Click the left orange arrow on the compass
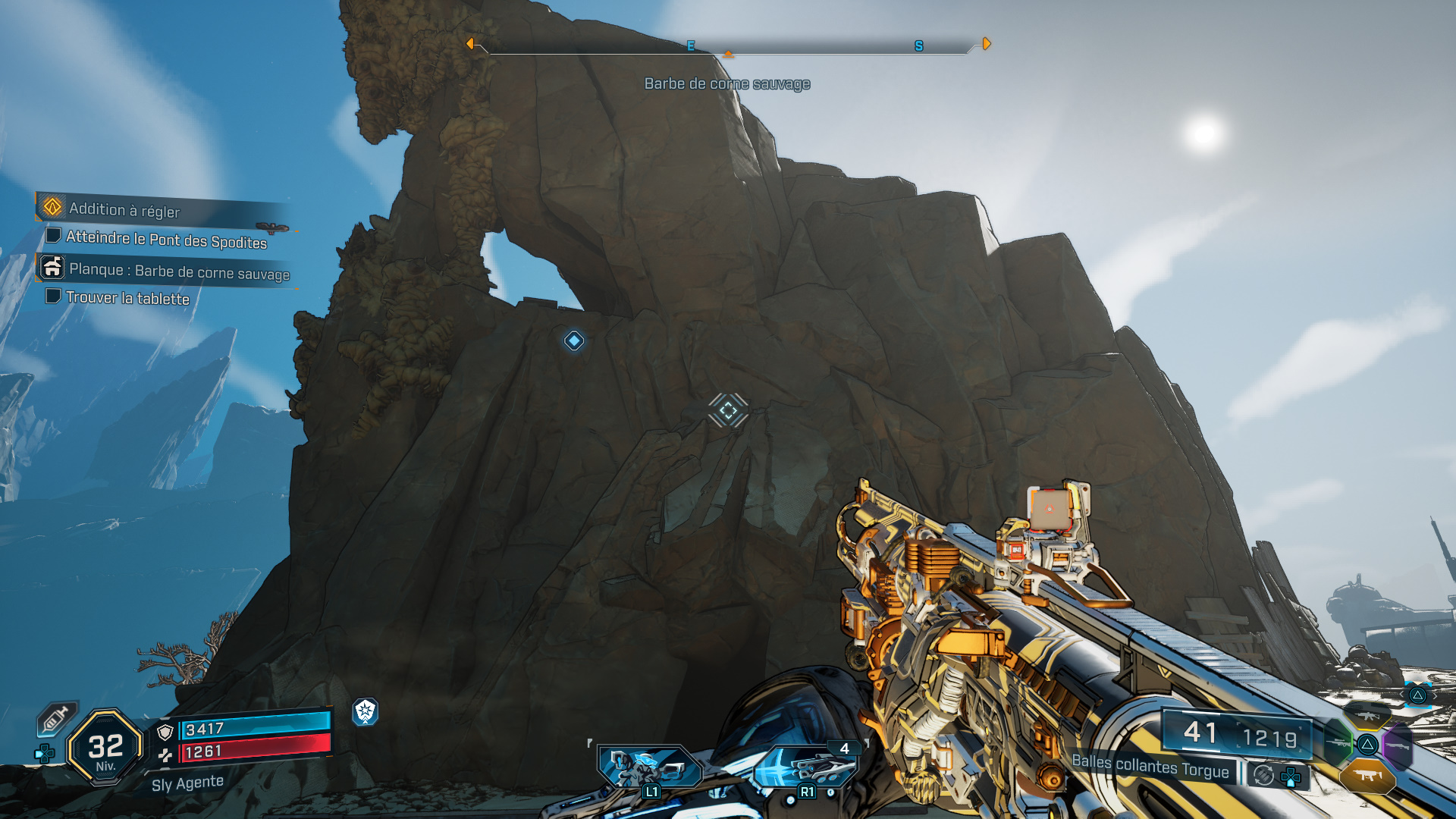 [472, 44]
